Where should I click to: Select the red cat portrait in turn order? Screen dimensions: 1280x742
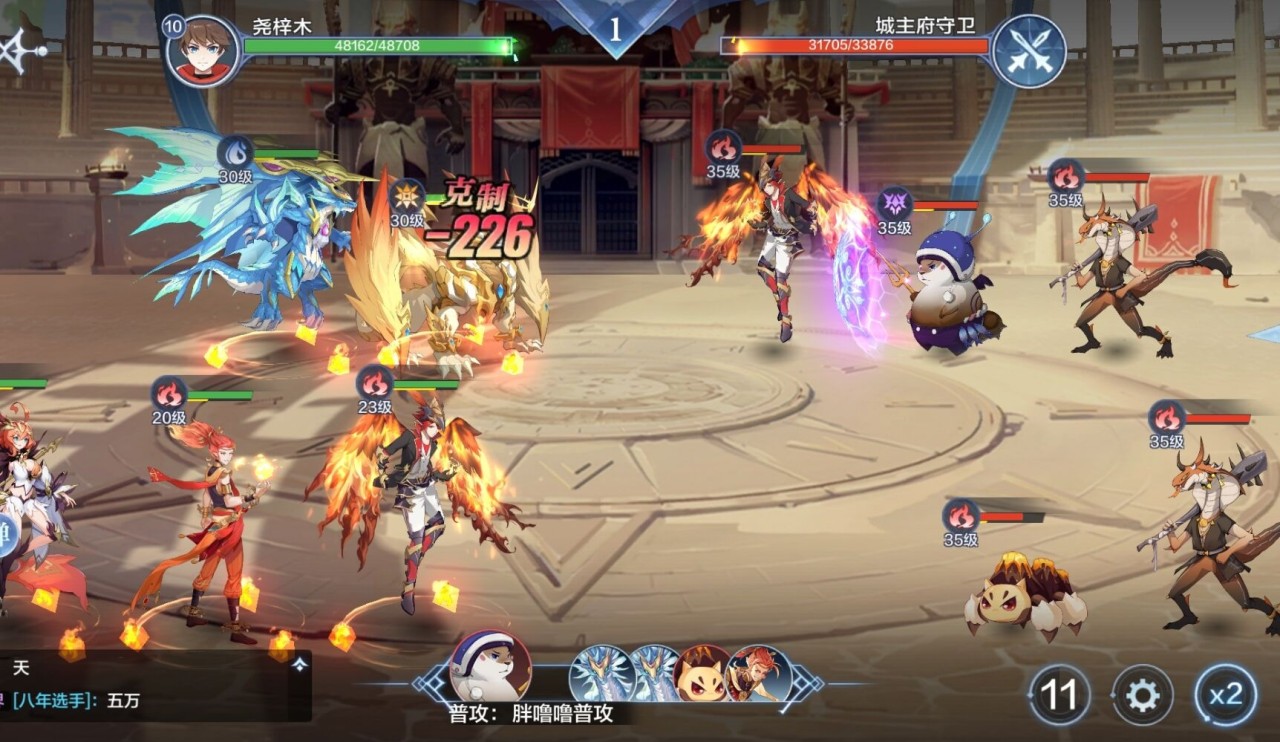click(x=702, y=674)
